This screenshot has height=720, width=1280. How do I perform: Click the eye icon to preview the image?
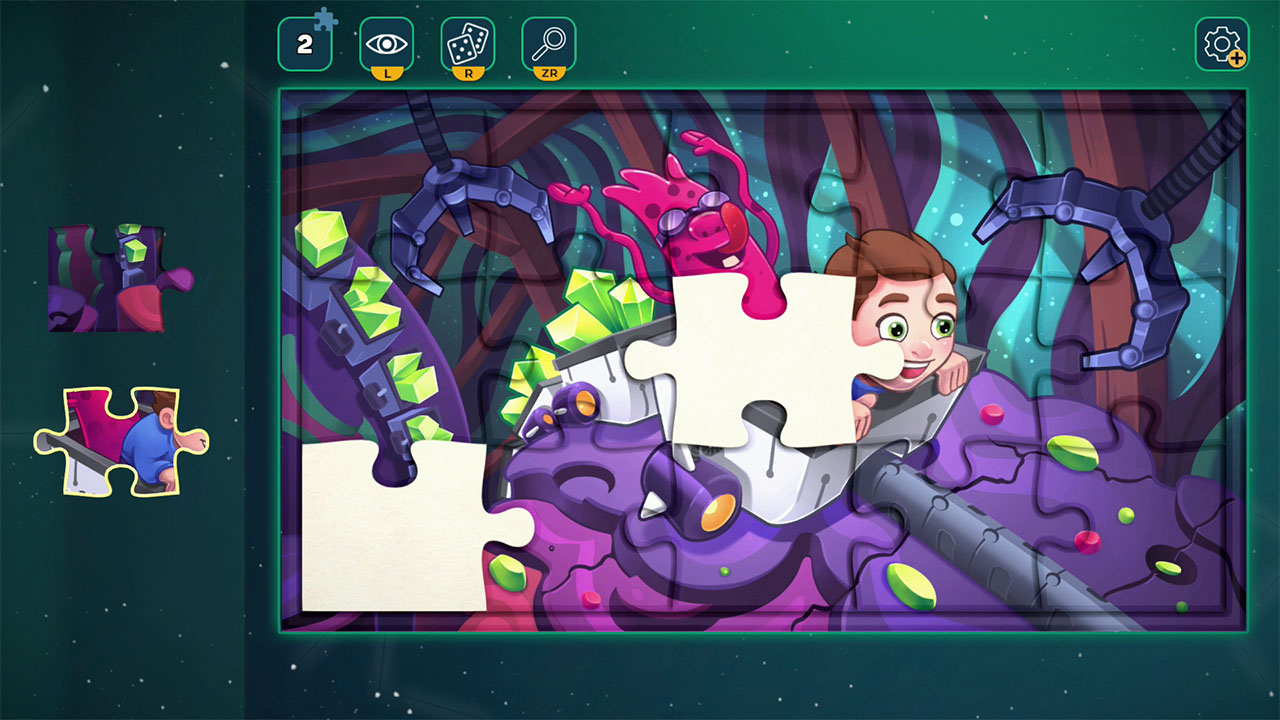[386, 42]
